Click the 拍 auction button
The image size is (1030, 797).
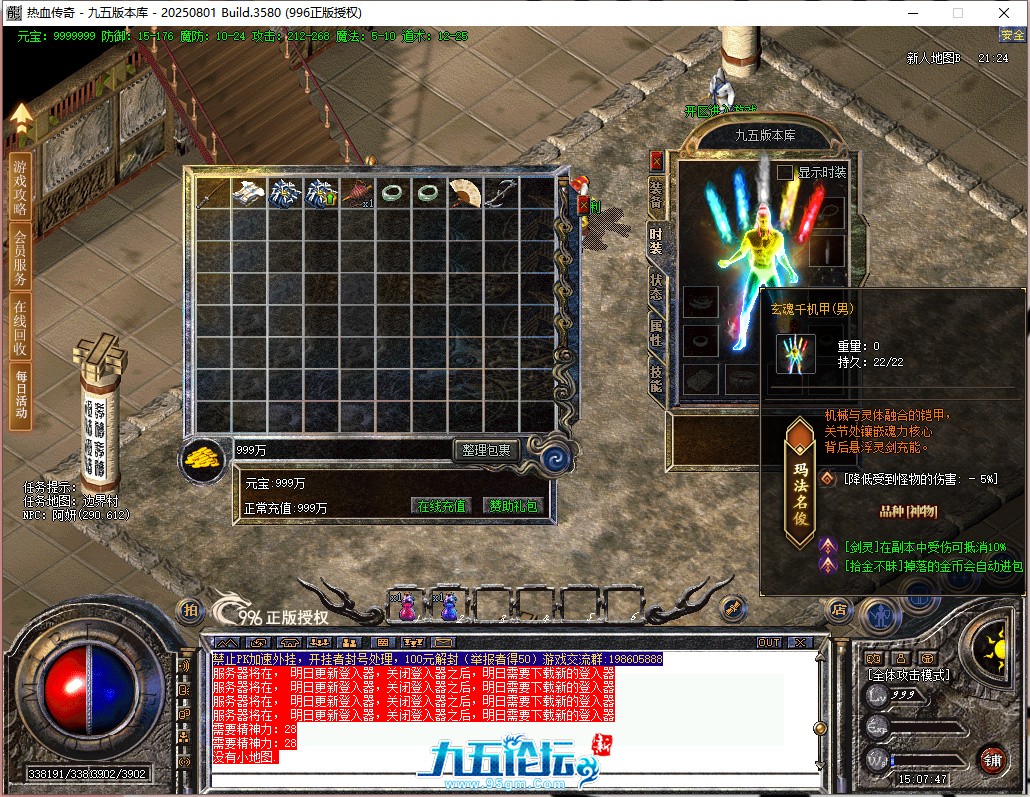(x=188, y=610)
